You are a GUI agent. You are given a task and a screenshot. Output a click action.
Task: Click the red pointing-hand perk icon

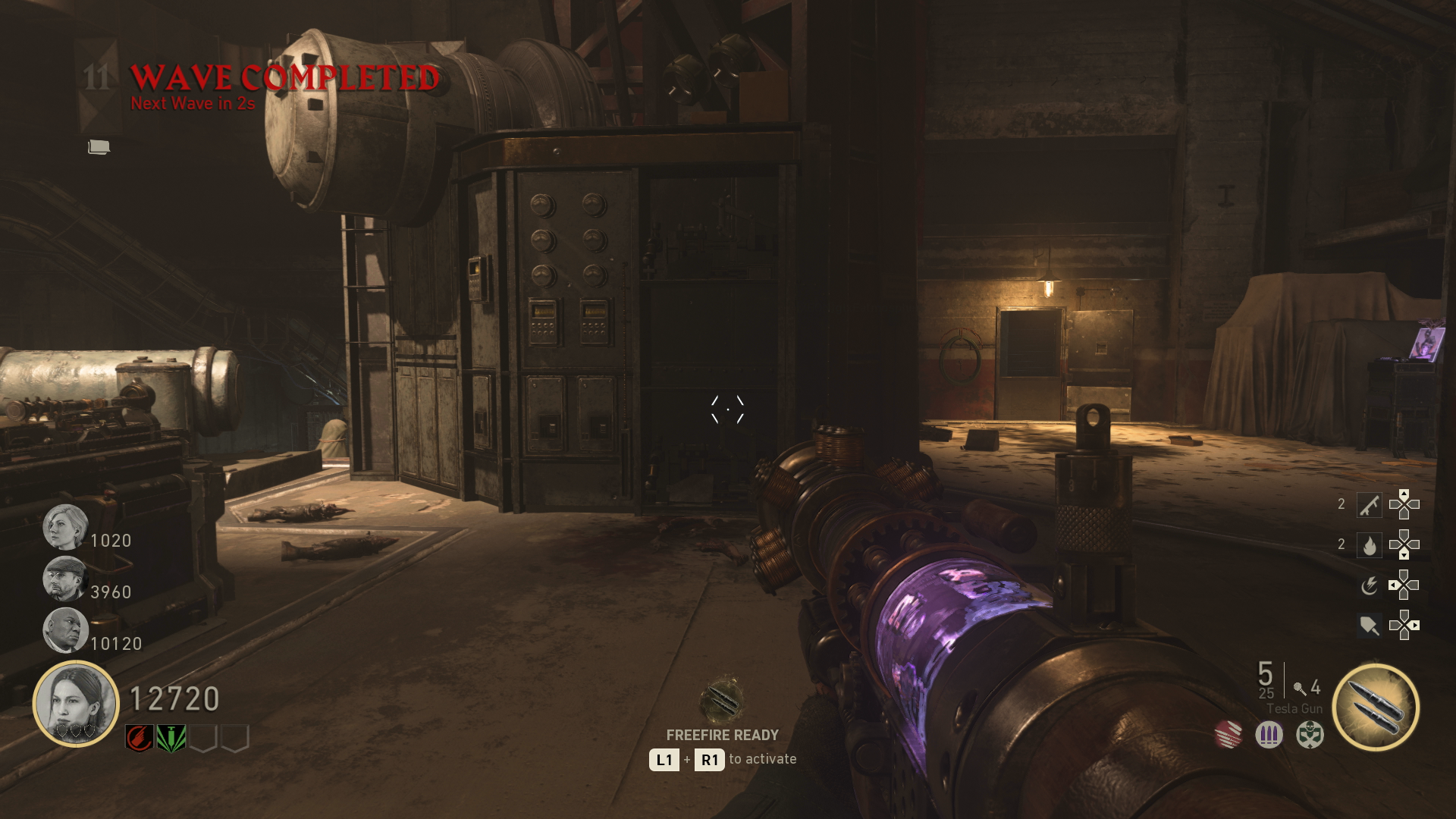pyautogui.click(x=140, y=737)
